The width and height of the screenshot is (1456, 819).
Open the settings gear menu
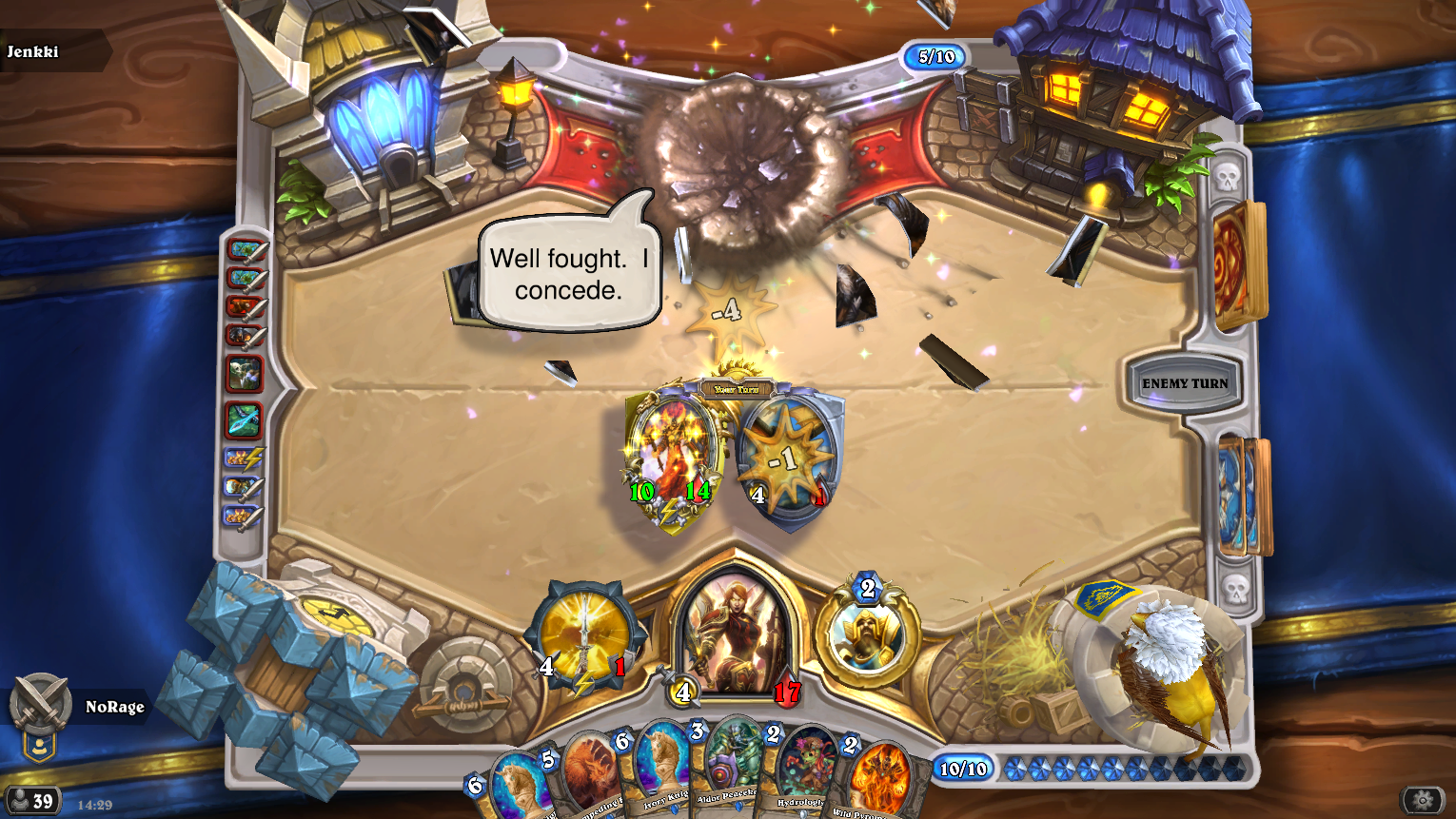1422,800
